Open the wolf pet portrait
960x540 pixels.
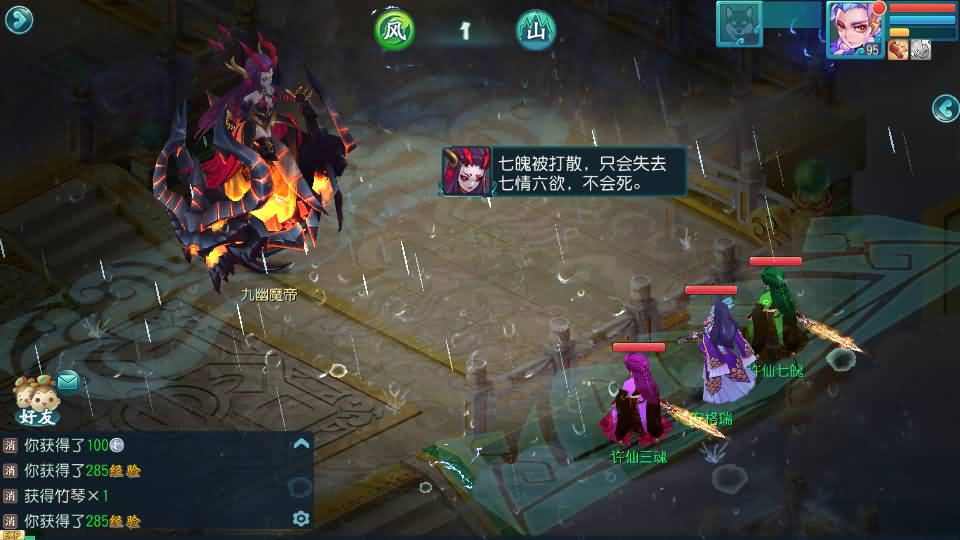(739, 24)
